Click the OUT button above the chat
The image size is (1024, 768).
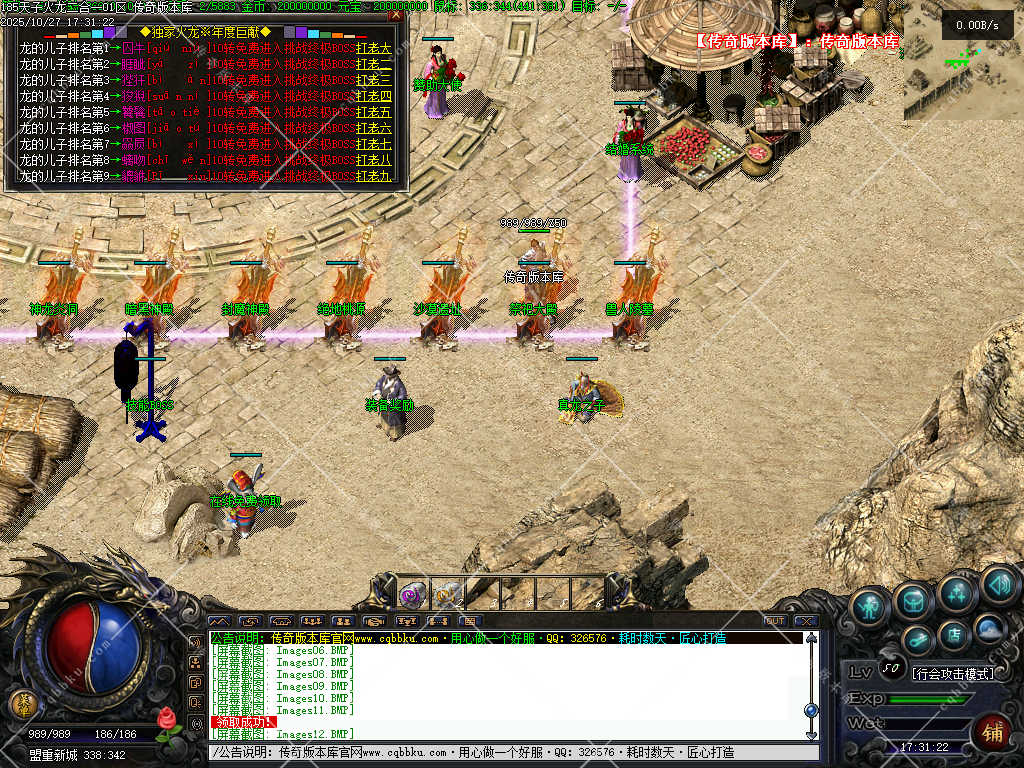click(774, 621)
